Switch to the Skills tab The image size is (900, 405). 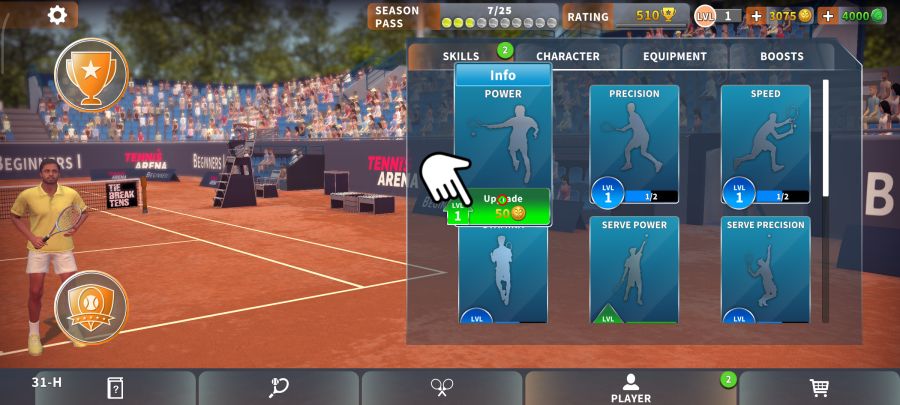[x=461, y=56]
